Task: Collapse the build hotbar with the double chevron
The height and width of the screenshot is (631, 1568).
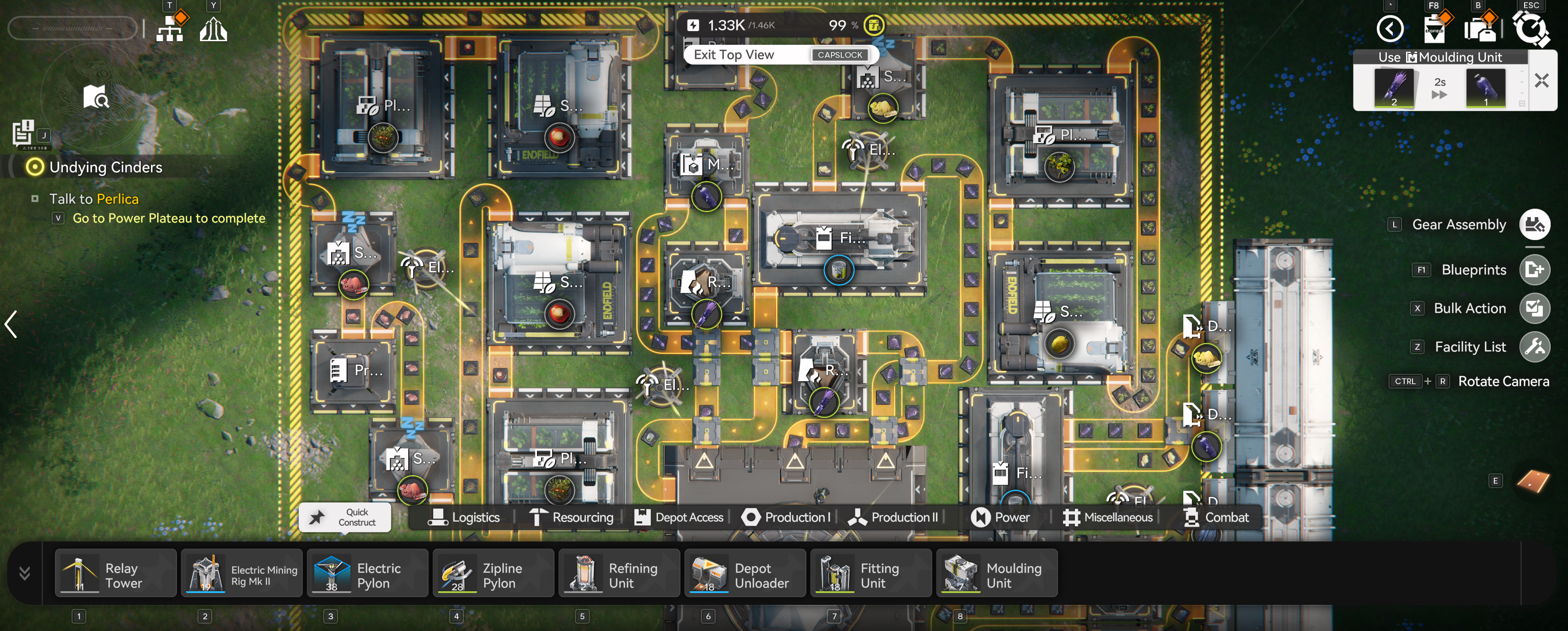Action: (x=24, y=573)
